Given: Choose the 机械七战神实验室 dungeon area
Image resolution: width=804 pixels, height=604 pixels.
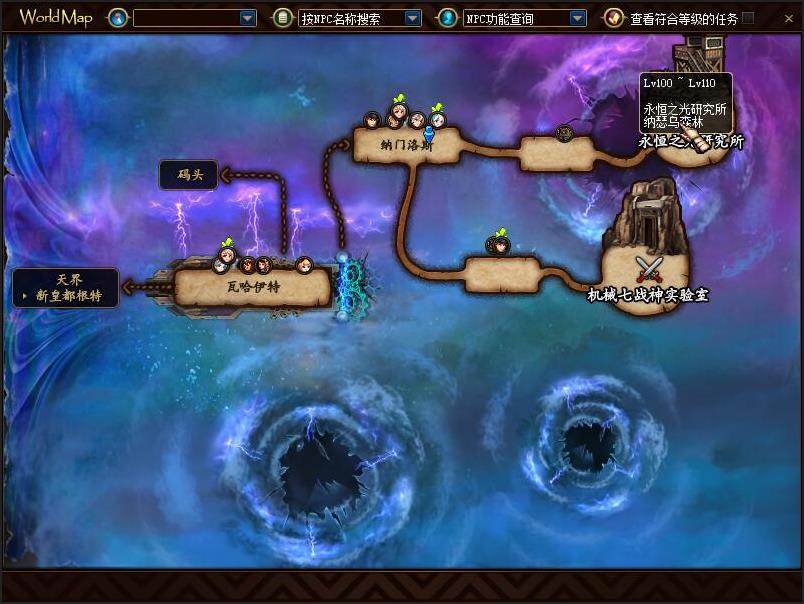Looking at the screenshot, I should click(647, 295).
